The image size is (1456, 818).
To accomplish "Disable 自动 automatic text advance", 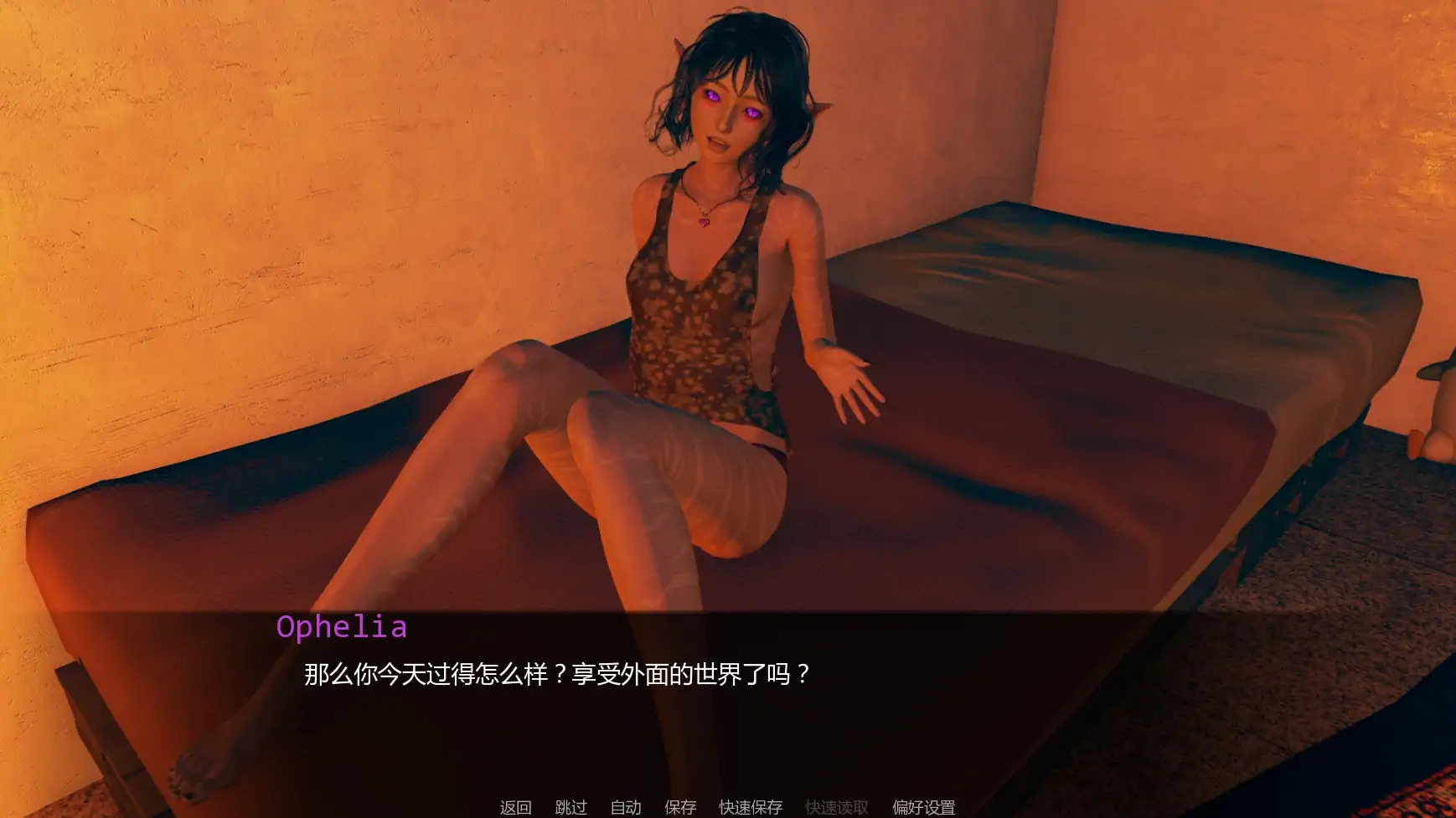I will [625, 808].
